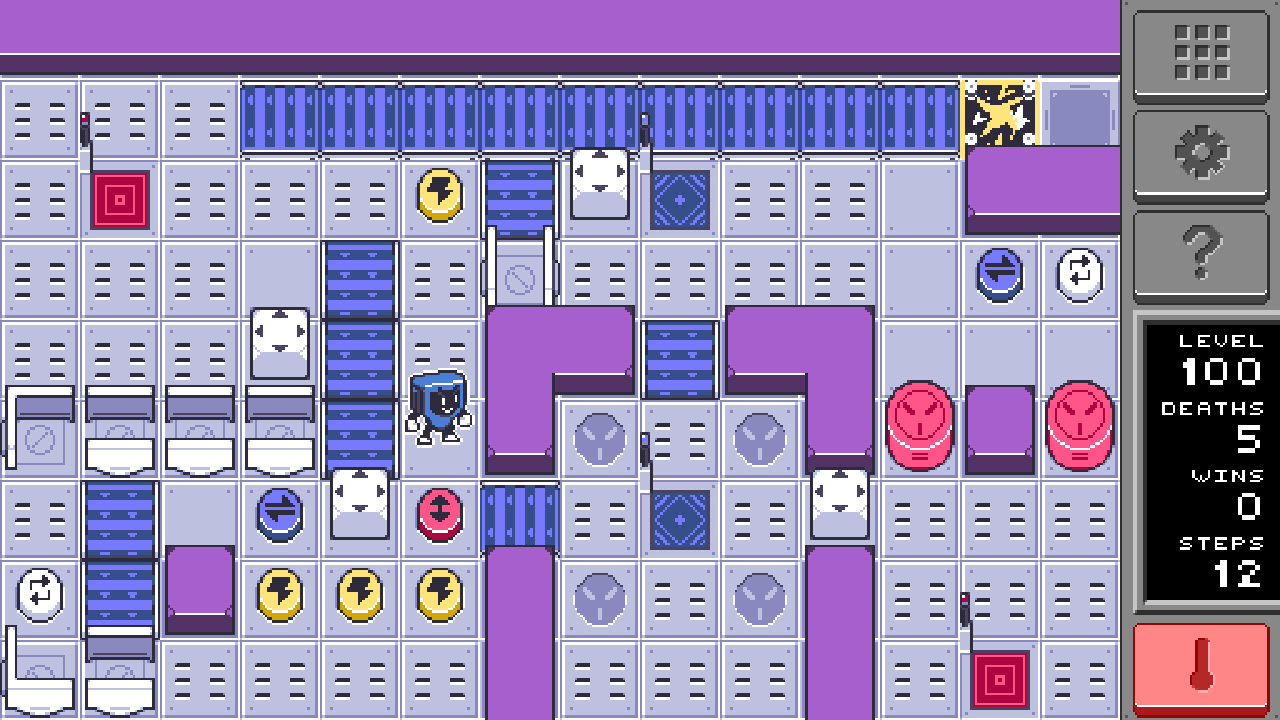Screen dimensions: 1280x720
Task: Click the gray fan vent tile
Action: coord(599,437)
